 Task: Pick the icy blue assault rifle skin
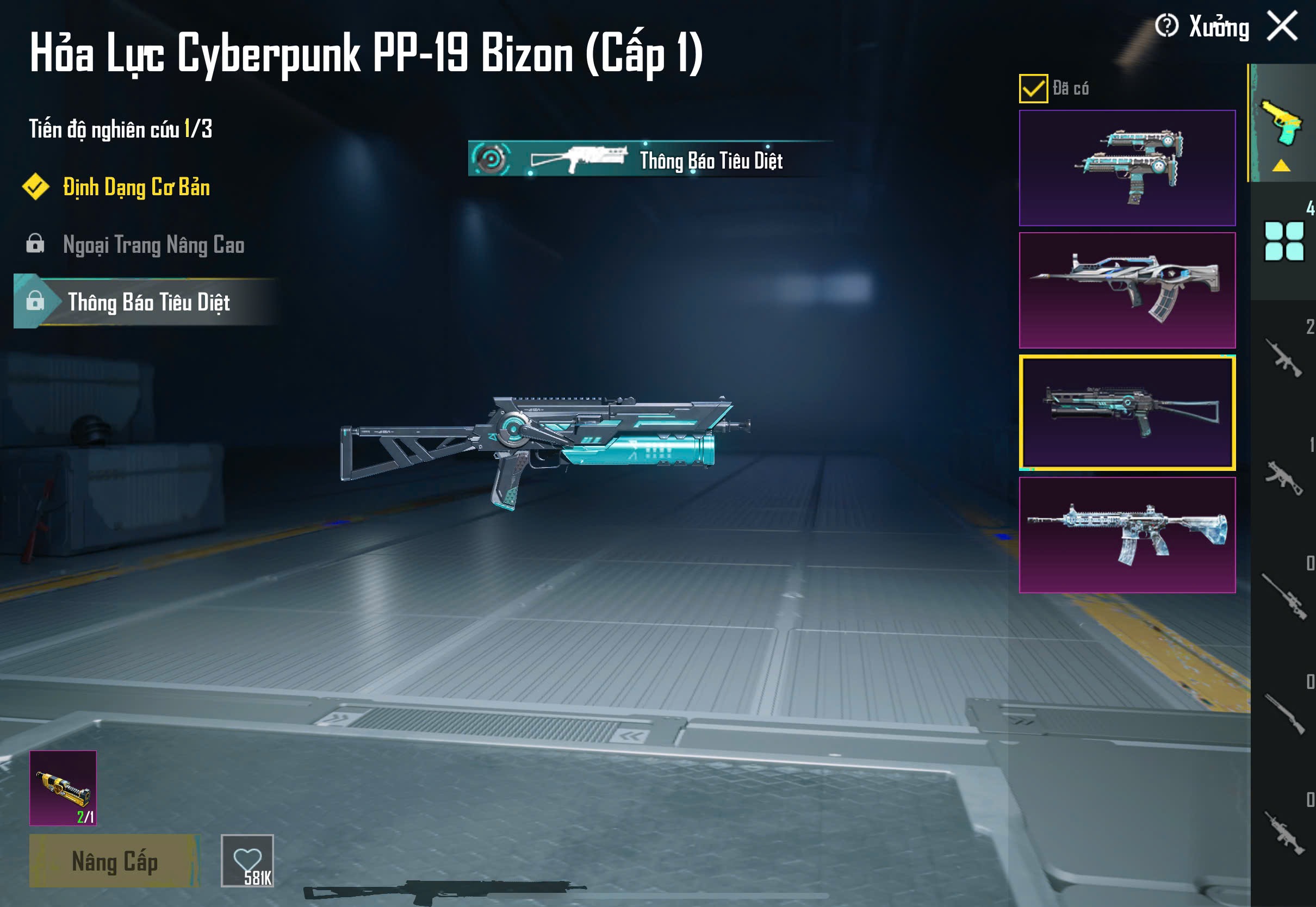pyautogui.click(x=1127, y=535)
